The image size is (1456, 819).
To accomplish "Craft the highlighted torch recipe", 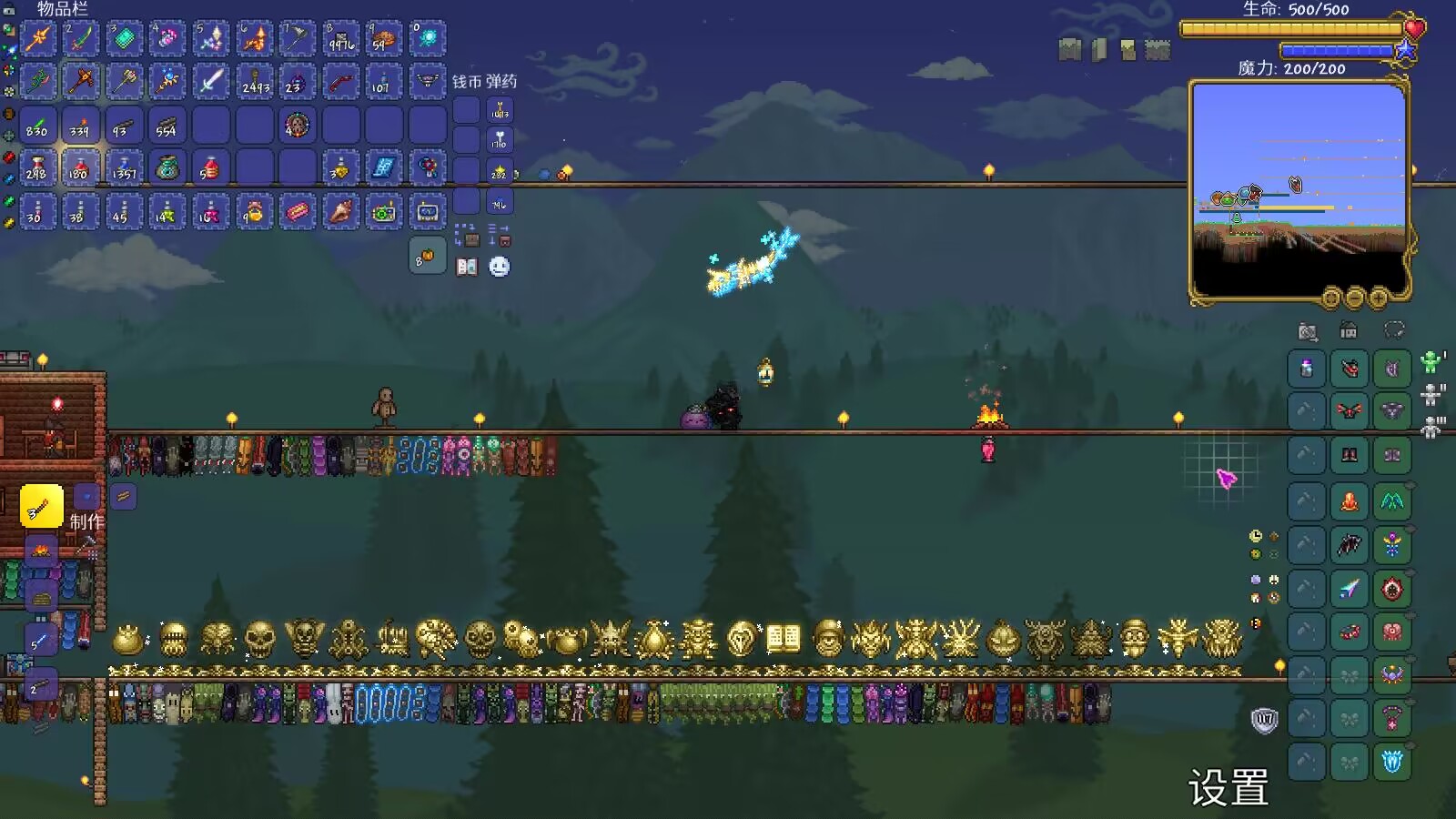I will pyautogui.click(x=41, y=507).
